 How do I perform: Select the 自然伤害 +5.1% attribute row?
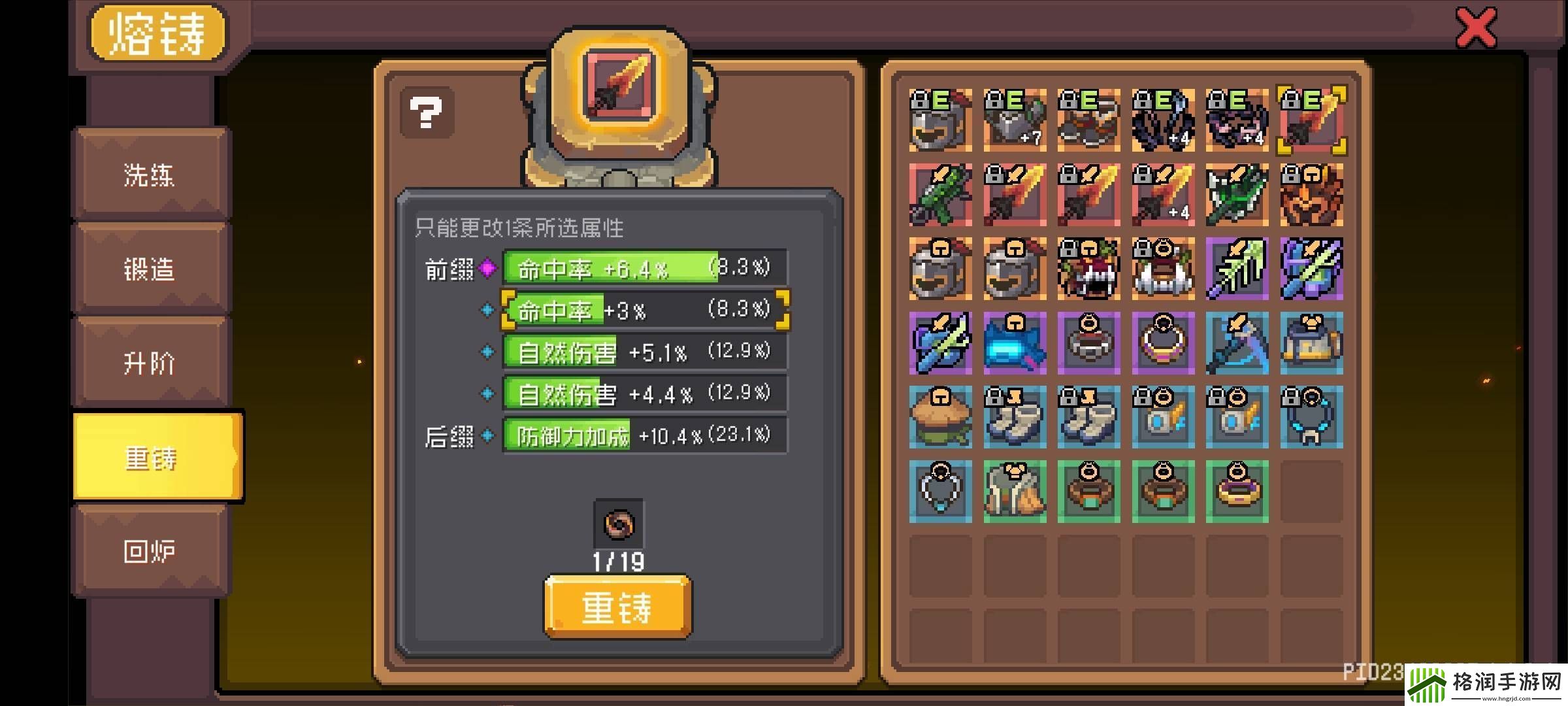[x=644, y=352]
